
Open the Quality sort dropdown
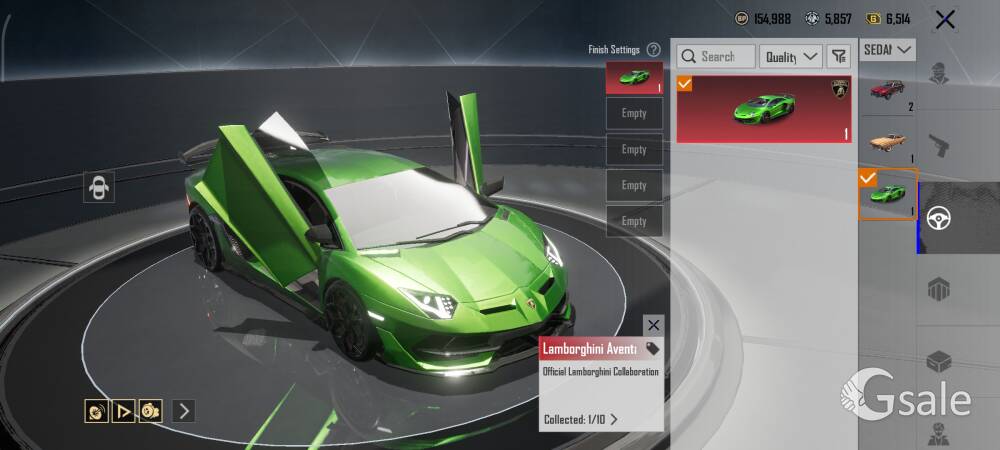(790, 57)
